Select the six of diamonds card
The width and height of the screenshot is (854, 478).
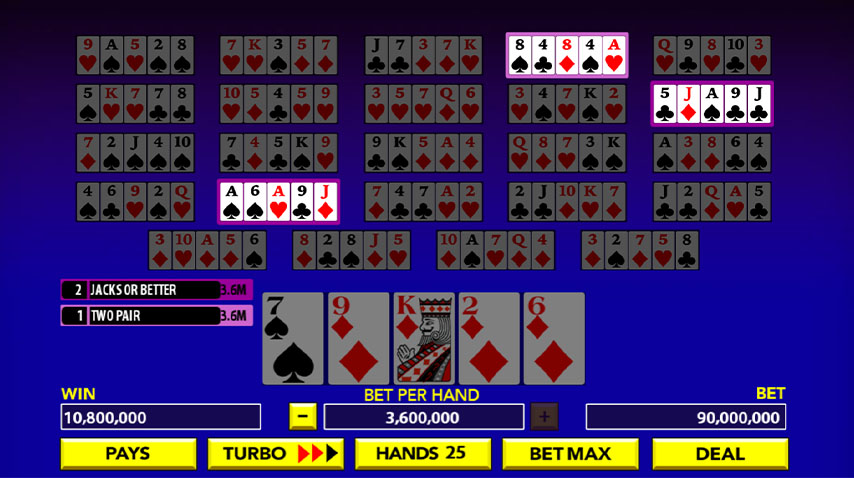click(554, 339)
